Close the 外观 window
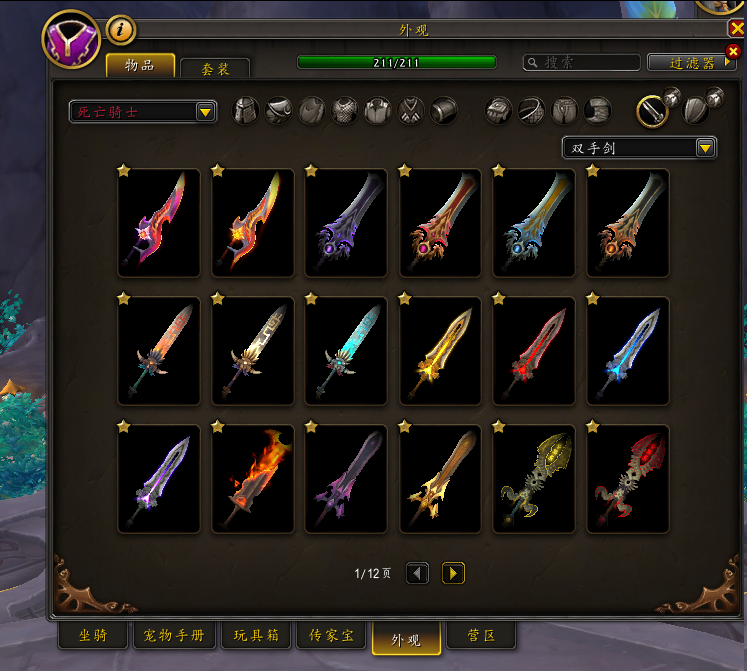The height and width of the screenshot is (671, 747). point(737,29)
